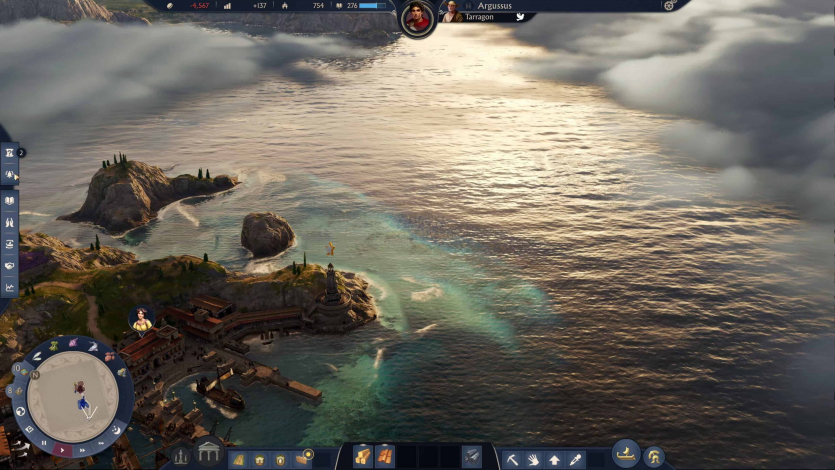This screenshot has height=470, width=835.
Task: Open the temple building menu
Action: (209, 453)
